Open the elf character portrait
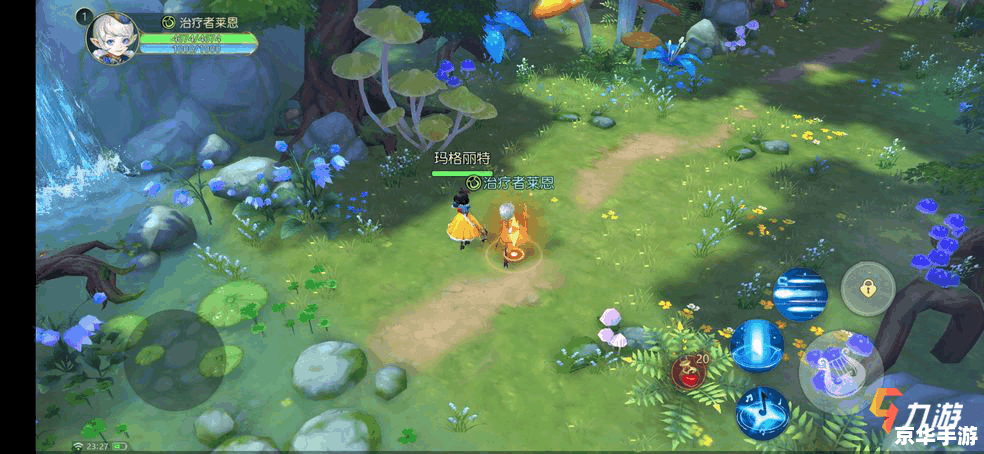The image size is (984, 454). pyautogui.click(x=113, y=38)
